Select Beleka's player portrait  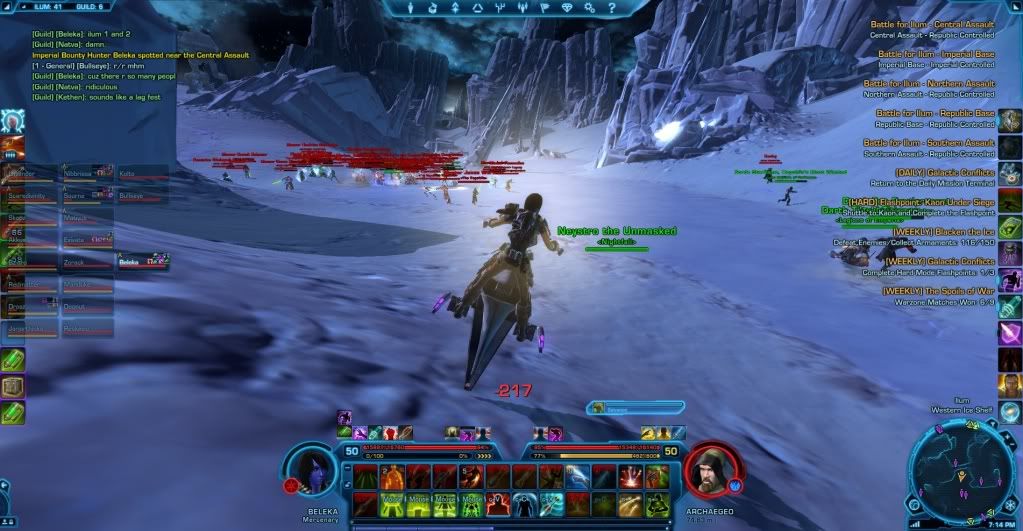coord(309,470)
